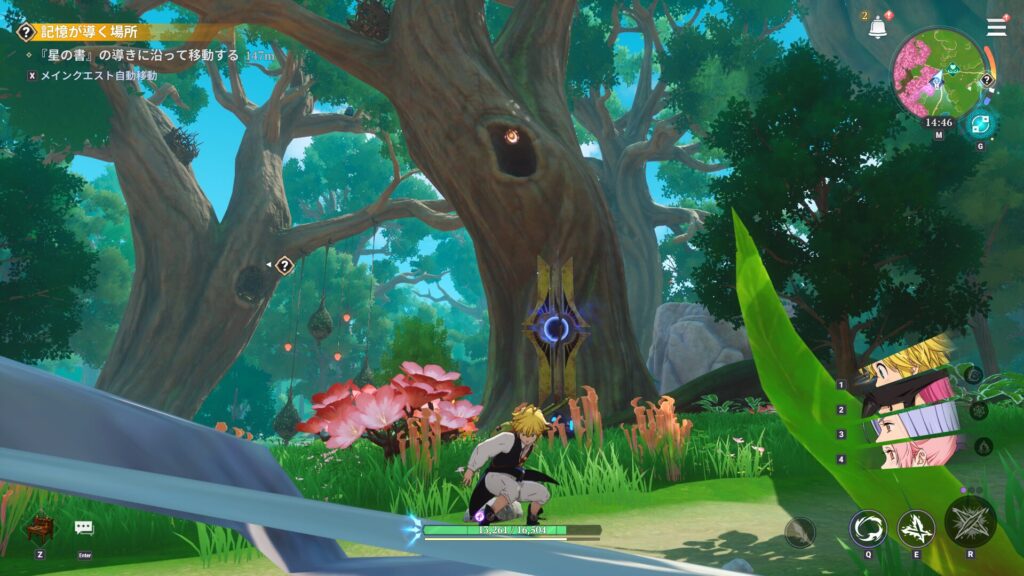This screenshot has height=576, width=1024.
Task: Activate the teal swap icon beside minimap
Action: click(978, 124)
